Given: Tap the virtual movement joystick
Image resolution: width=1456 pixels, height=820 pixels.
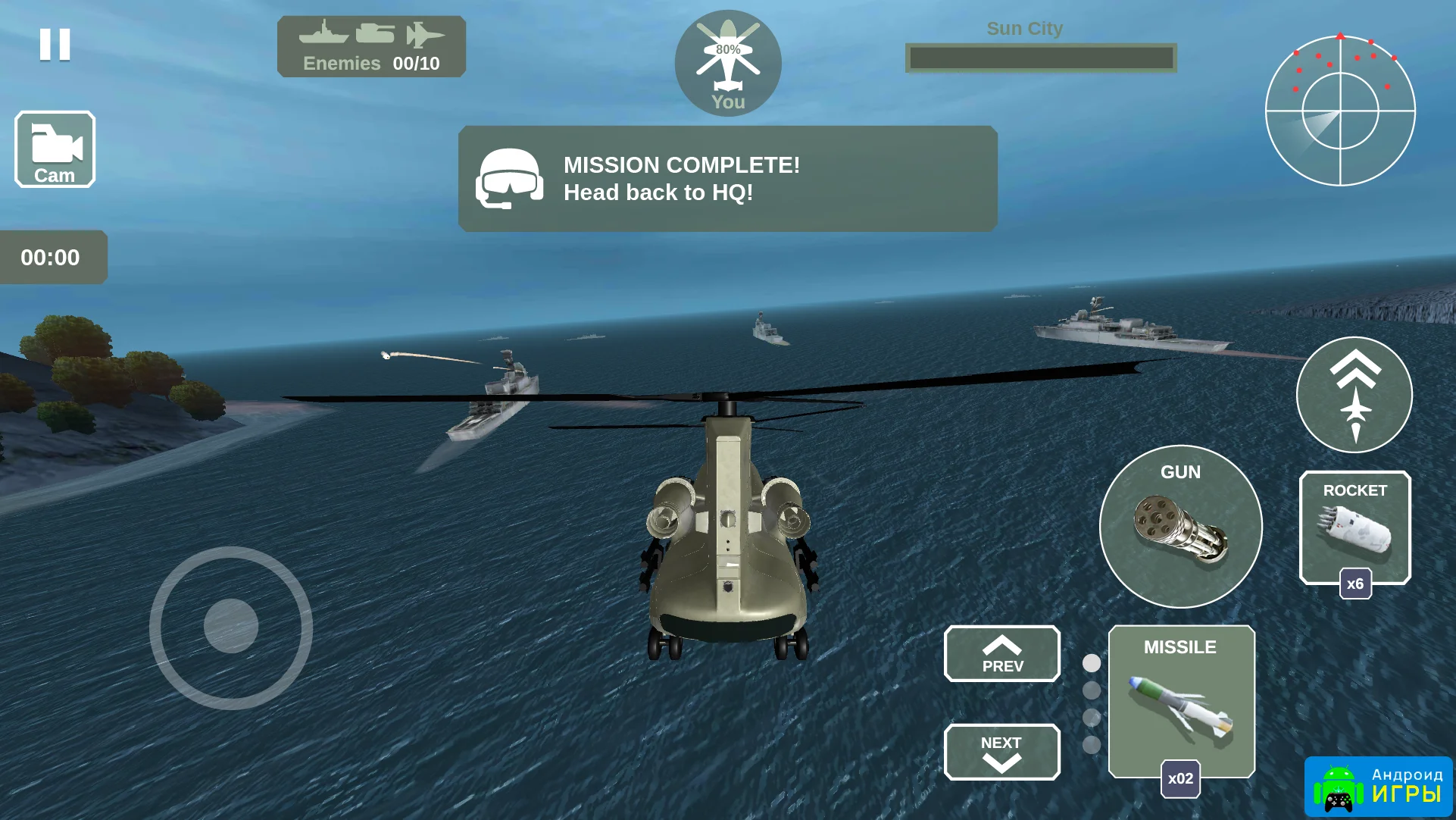Looking at the screenshot, I should [231, 628].
